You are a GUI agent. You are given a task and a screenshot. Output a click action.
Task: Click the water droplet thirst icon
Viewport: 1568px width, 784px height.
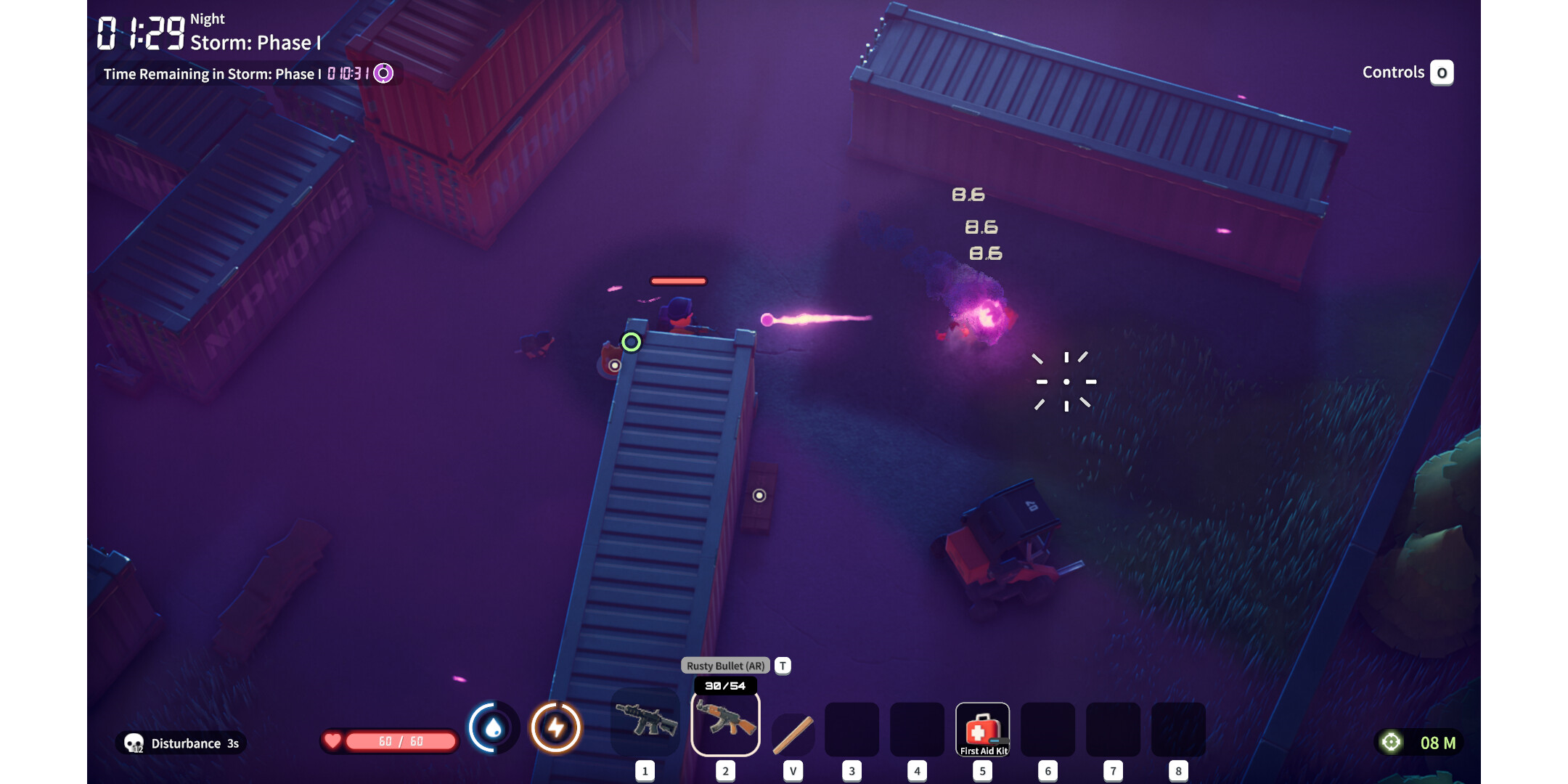493,727
